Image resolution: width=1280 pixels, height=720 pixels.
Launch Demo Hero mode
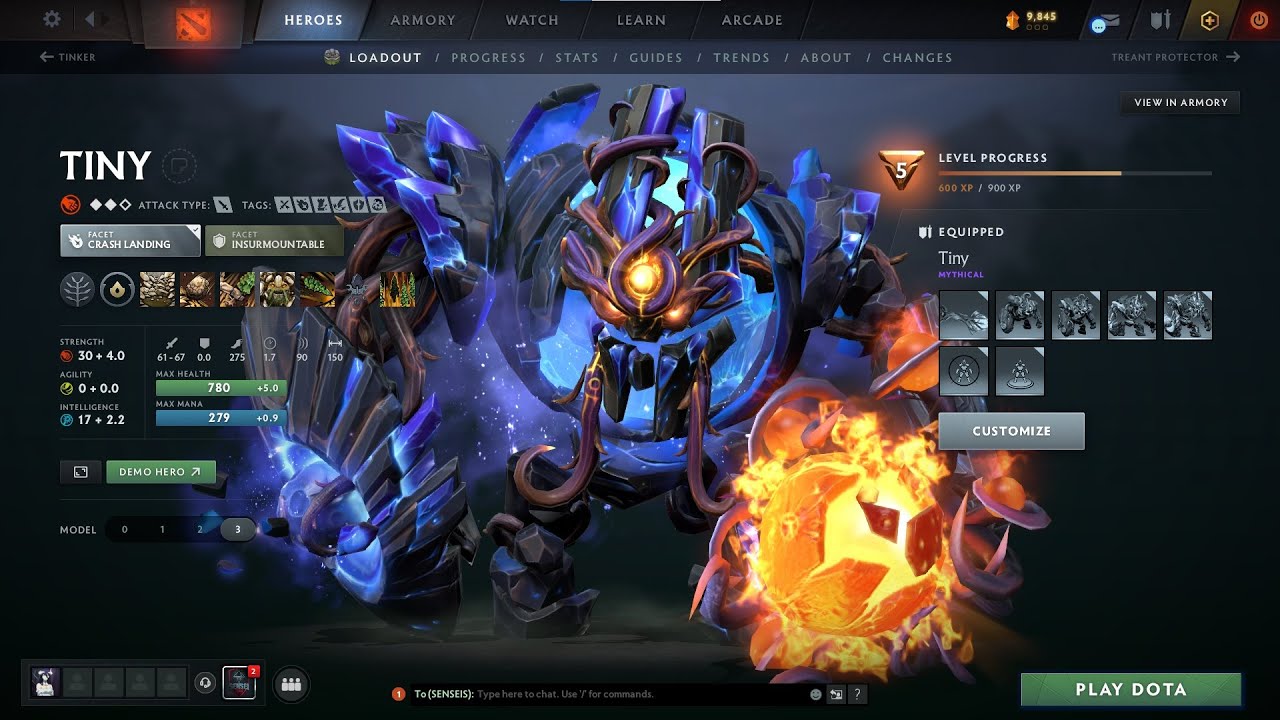[x=160, y=472]
